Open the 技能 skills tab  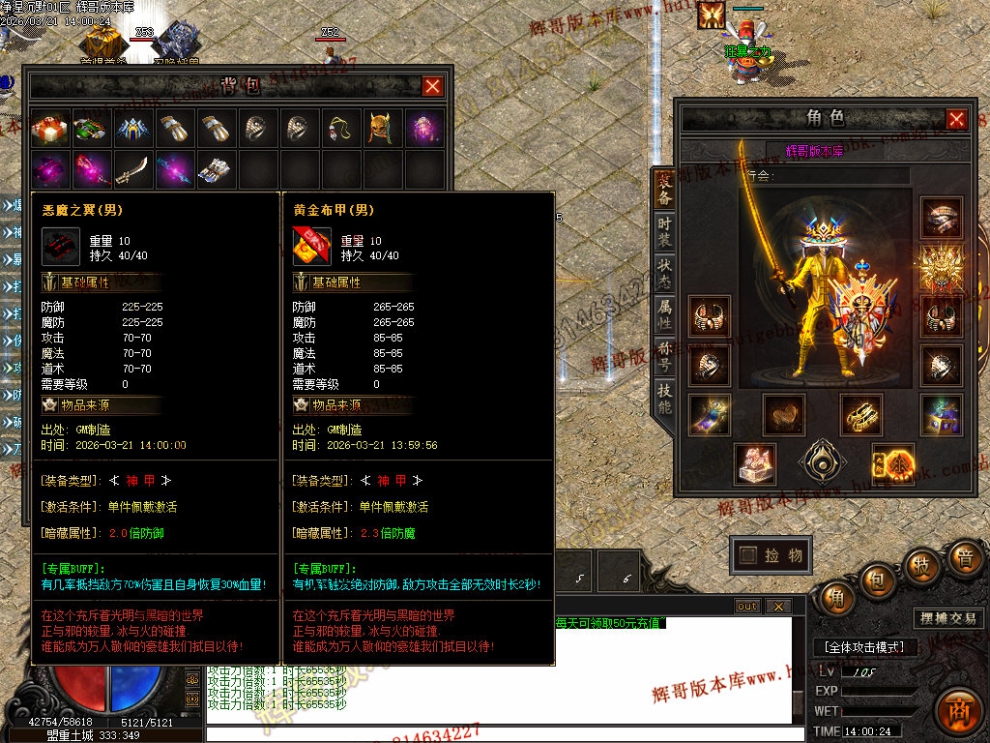pyautogui.click(x=664, y=400)
